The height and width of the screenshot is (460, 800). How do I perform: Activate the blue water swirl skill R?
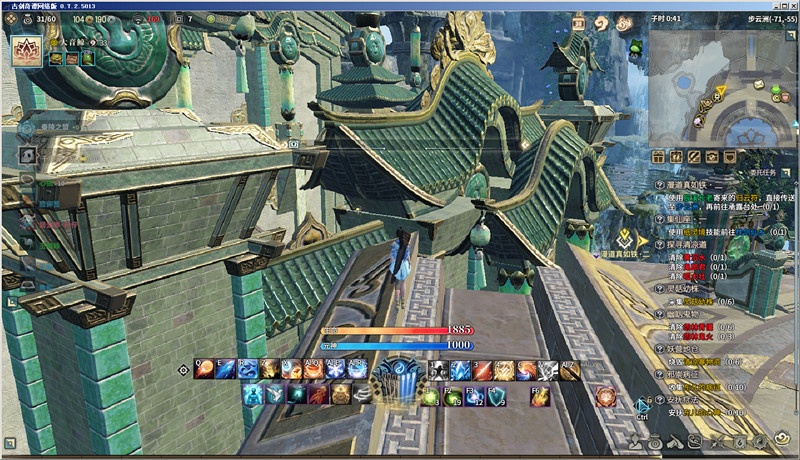pos(248,369)
